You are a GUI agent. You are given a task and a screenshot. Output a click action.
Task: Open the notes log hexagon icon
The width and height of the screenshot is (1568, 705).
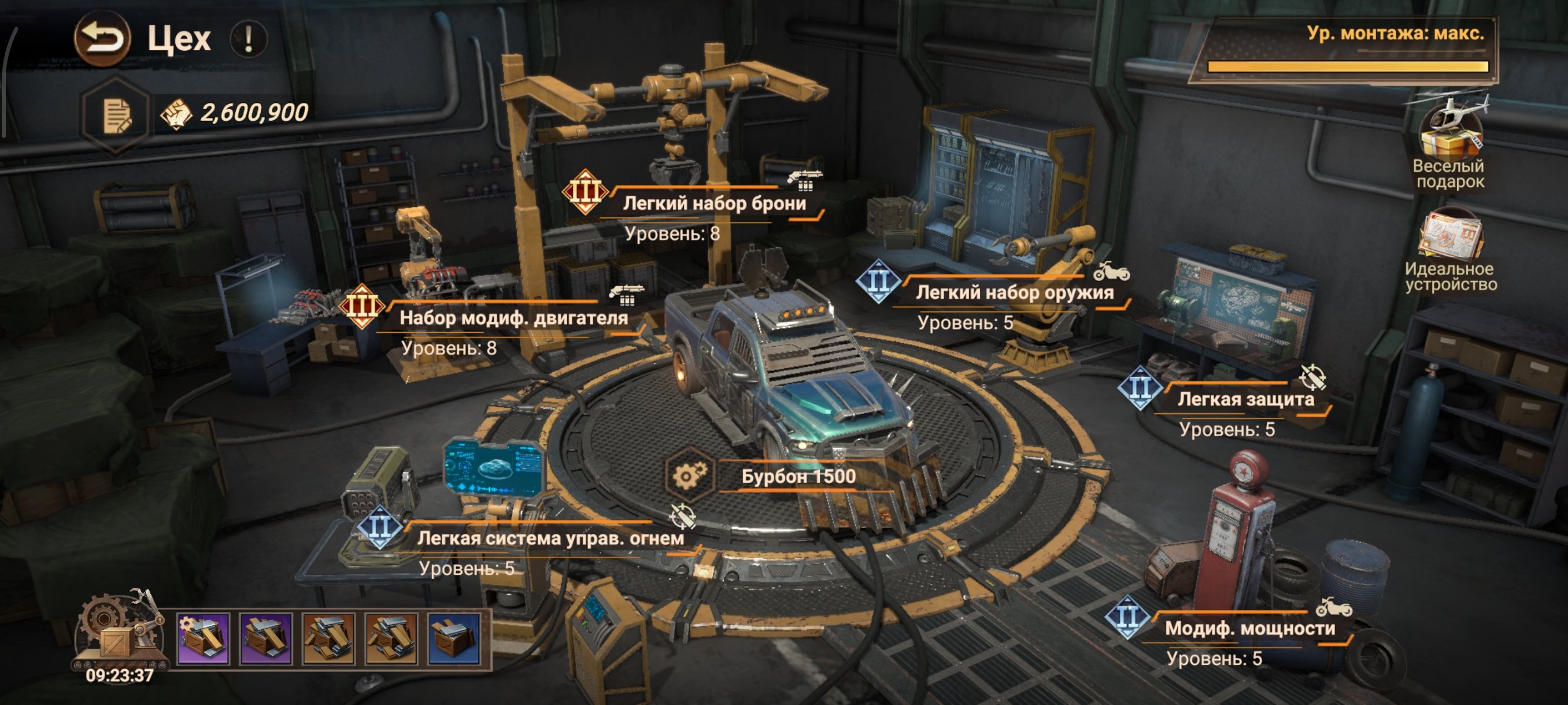tap(116, 114)
